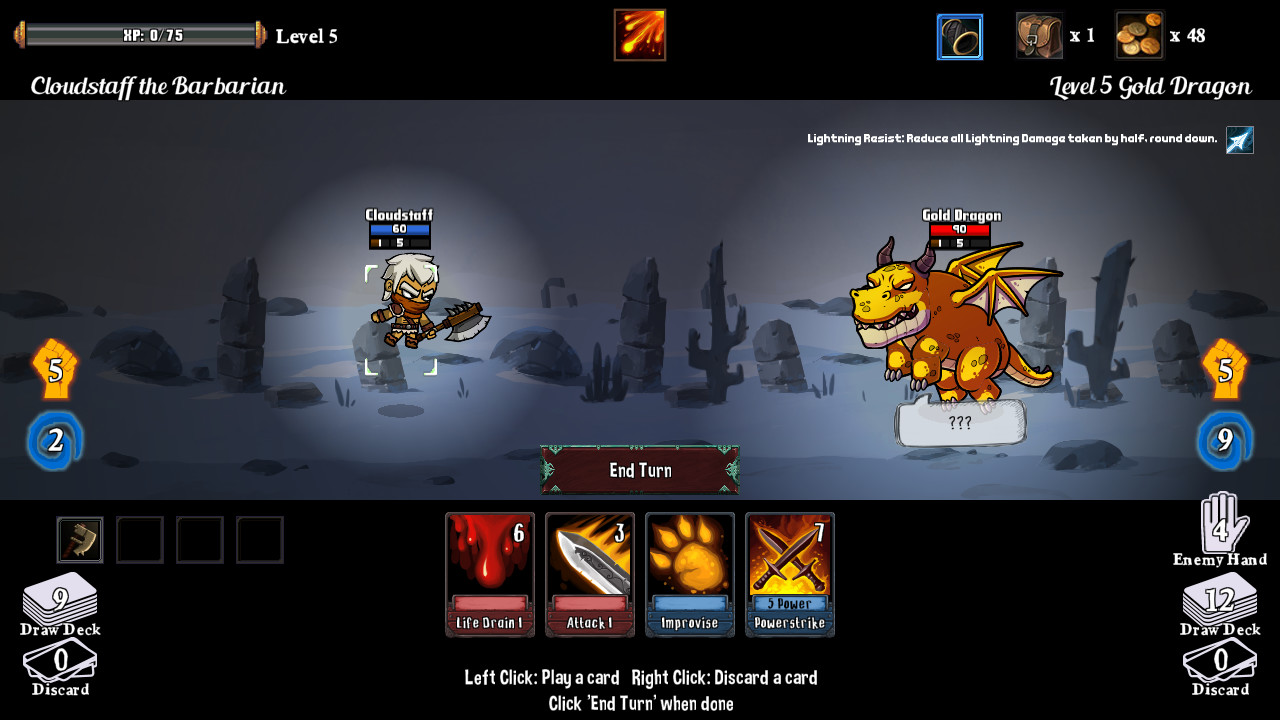Viewport: 1280px width, 720px height.
Task: Click the gold coins icon showing x48
Action: 1139,36
